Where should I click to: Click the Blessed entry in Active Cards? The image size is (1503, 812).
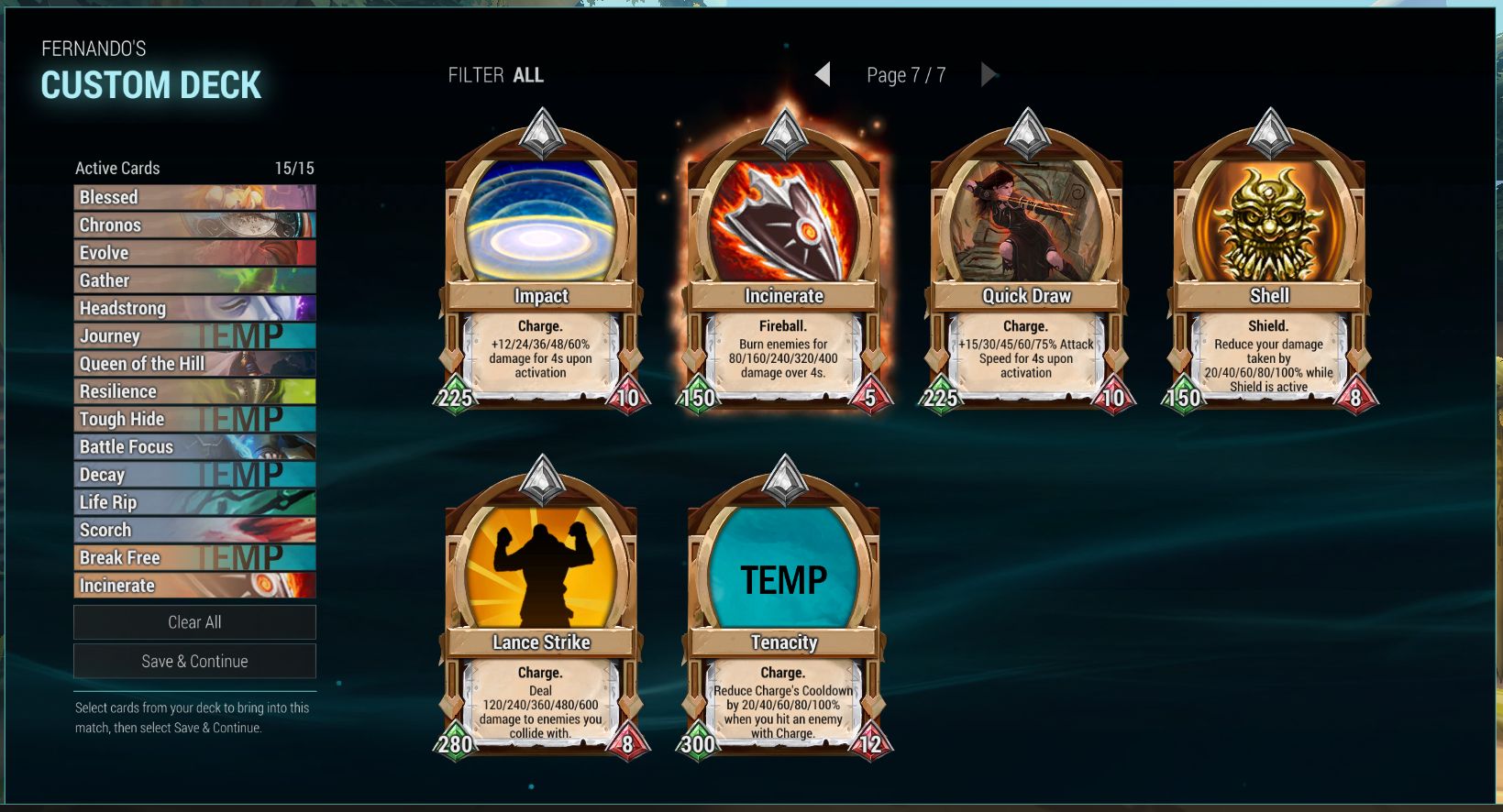[193, 197]
